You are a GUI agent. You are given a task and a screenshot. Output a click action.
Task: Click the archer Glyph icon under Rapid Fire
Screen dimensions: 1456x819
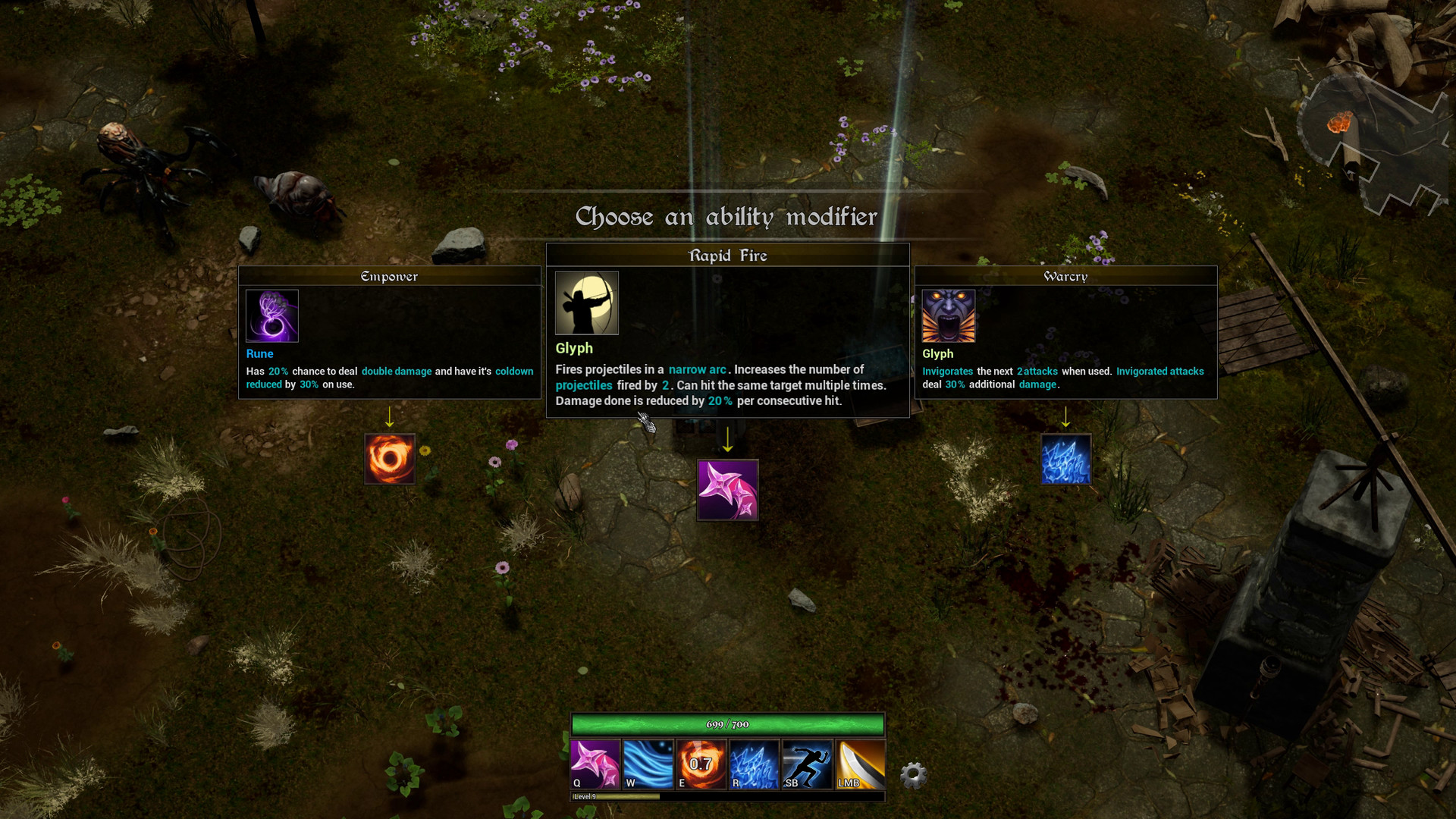point(586,303)
